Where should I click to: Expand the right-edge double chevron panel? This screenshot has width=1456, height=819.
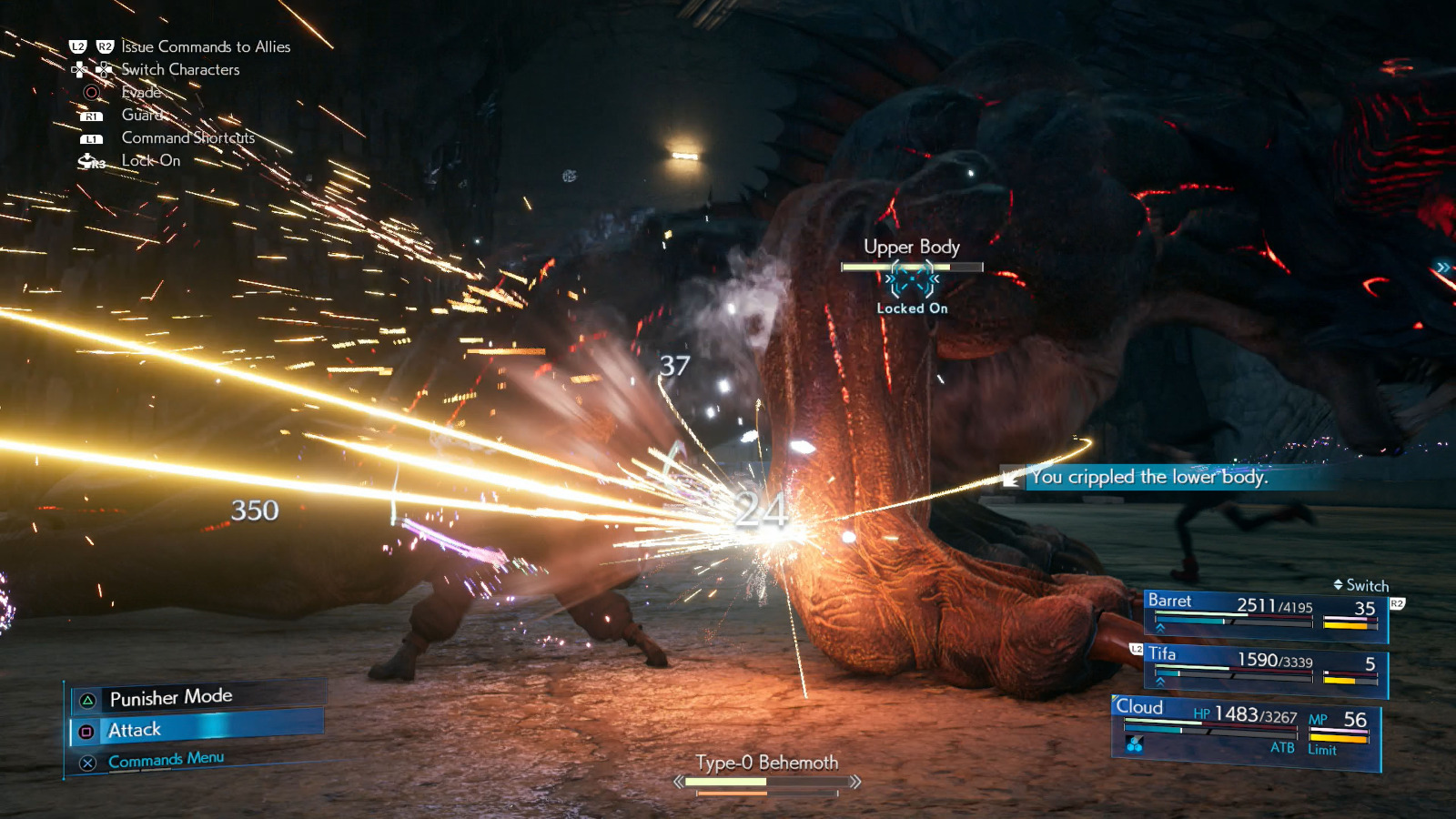(x=1444, y=267)
